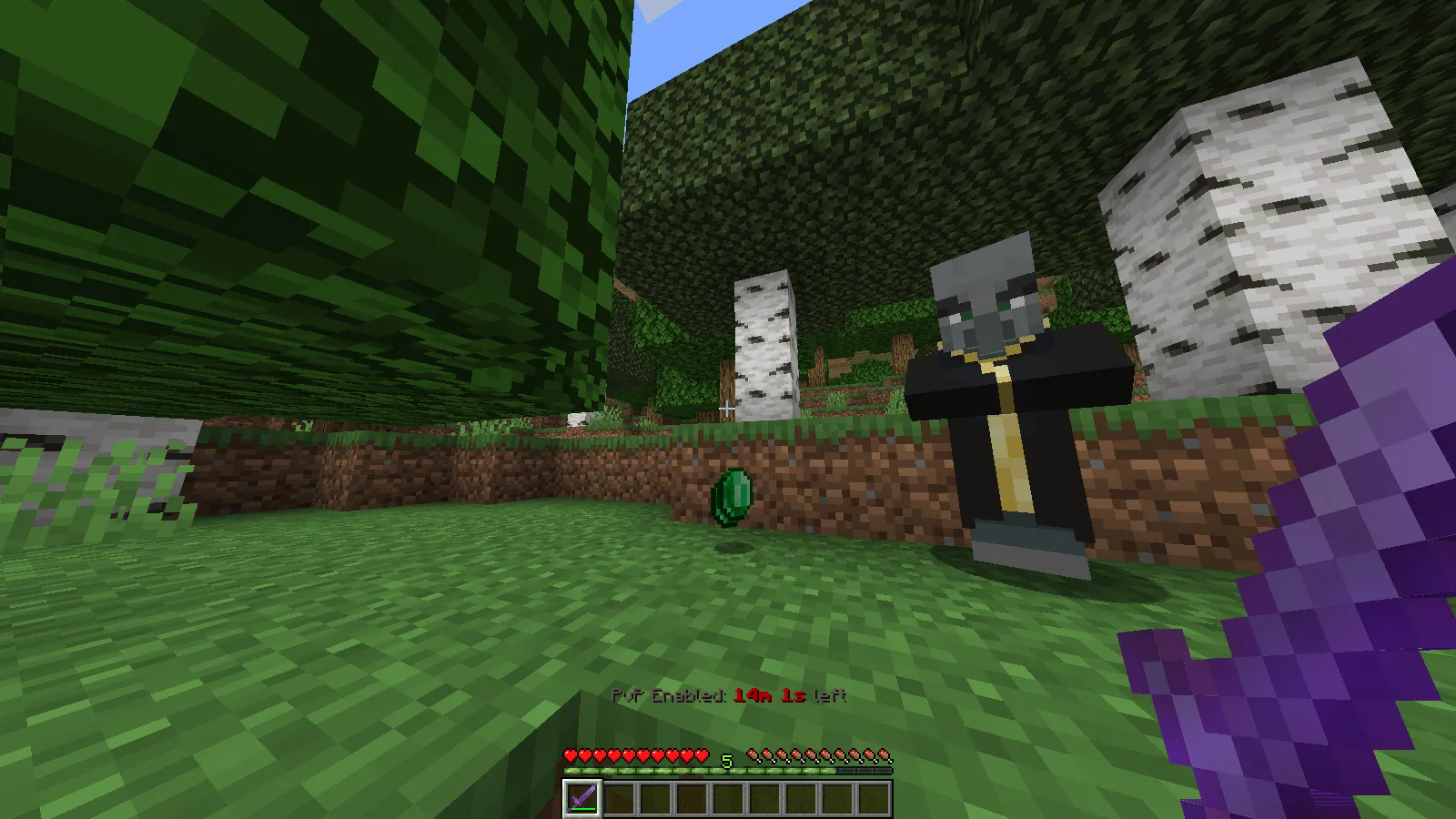This screenshot has height=819, width=1456.
Task: Click the leftmost heart in the health bar
Action: coord(569,754)
